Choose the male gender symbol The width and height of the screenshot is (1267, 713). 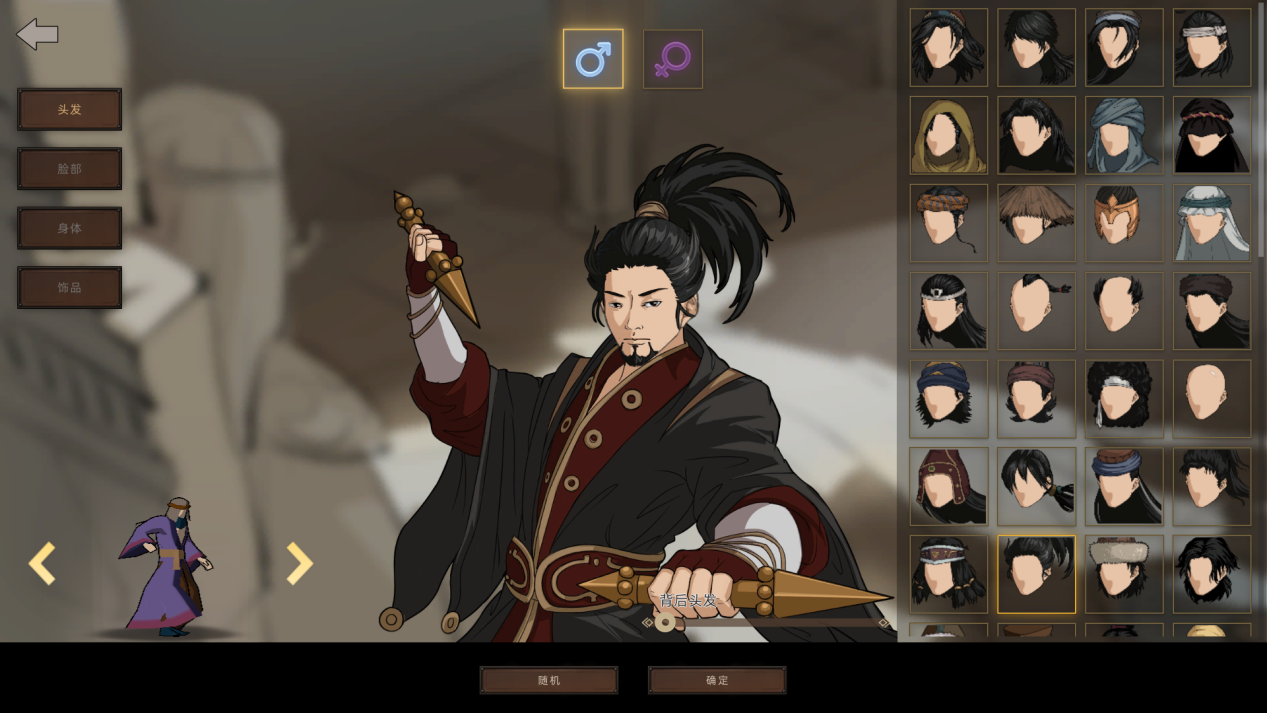pyautogui.click(x=593, y=59)
